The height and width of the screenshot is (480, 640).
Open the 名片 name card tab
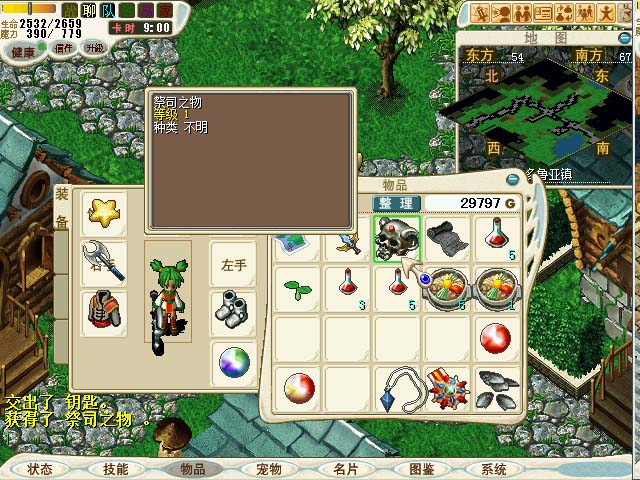pos(344,469)
